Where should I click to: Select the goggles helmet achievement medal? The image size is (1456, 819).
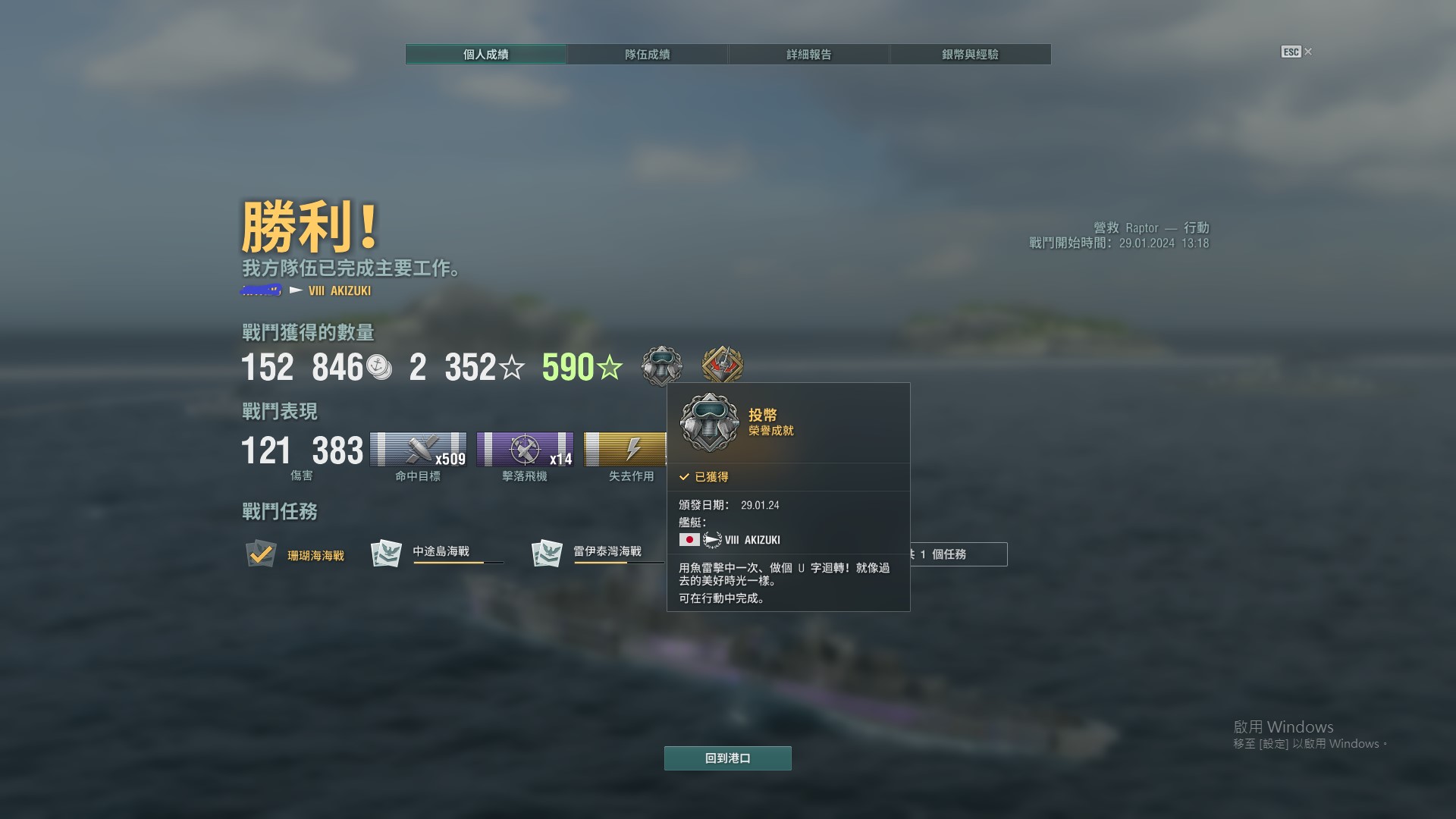[x=661, y=366]
